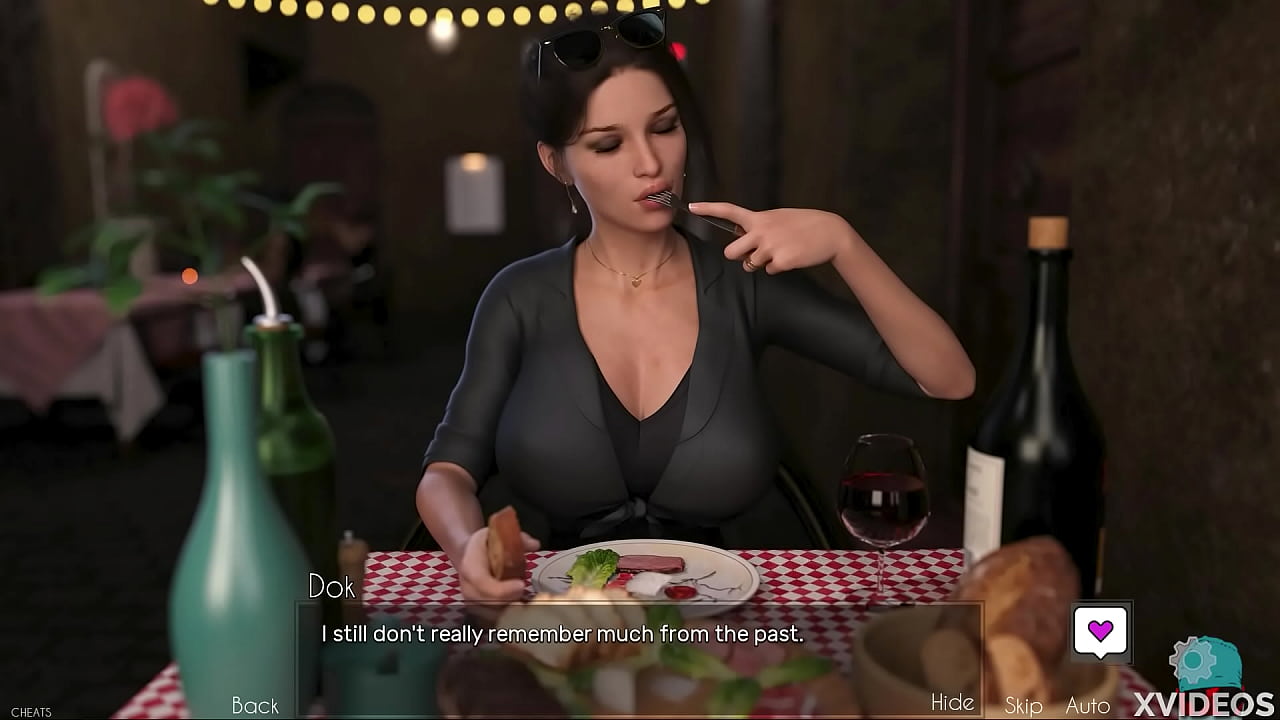Click Dok's name label above the dialogue
1280x720 pixels.
332,588
